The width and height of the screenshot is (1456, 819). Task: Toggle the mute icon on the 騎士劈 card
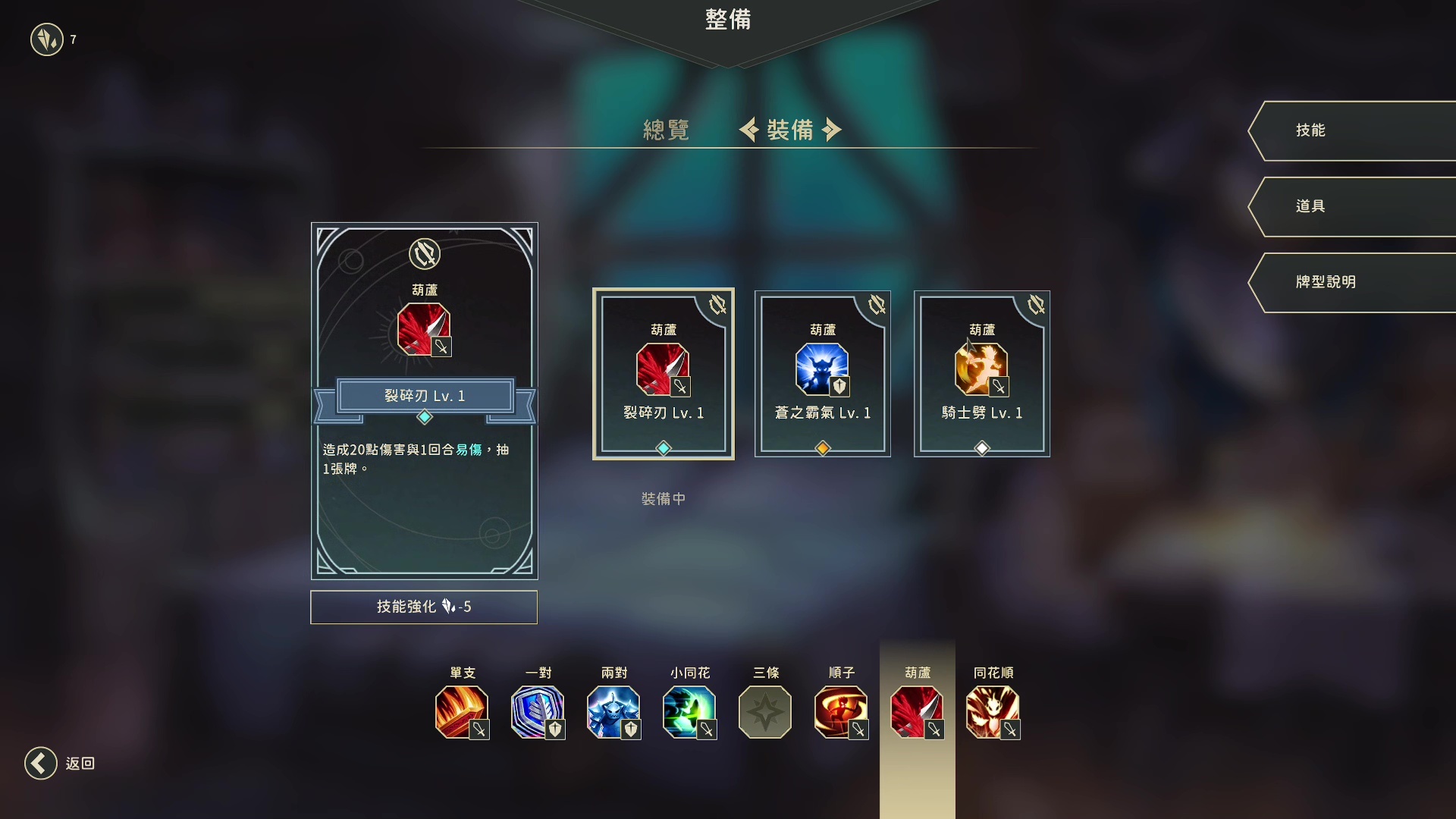(x=1036, y=305)
